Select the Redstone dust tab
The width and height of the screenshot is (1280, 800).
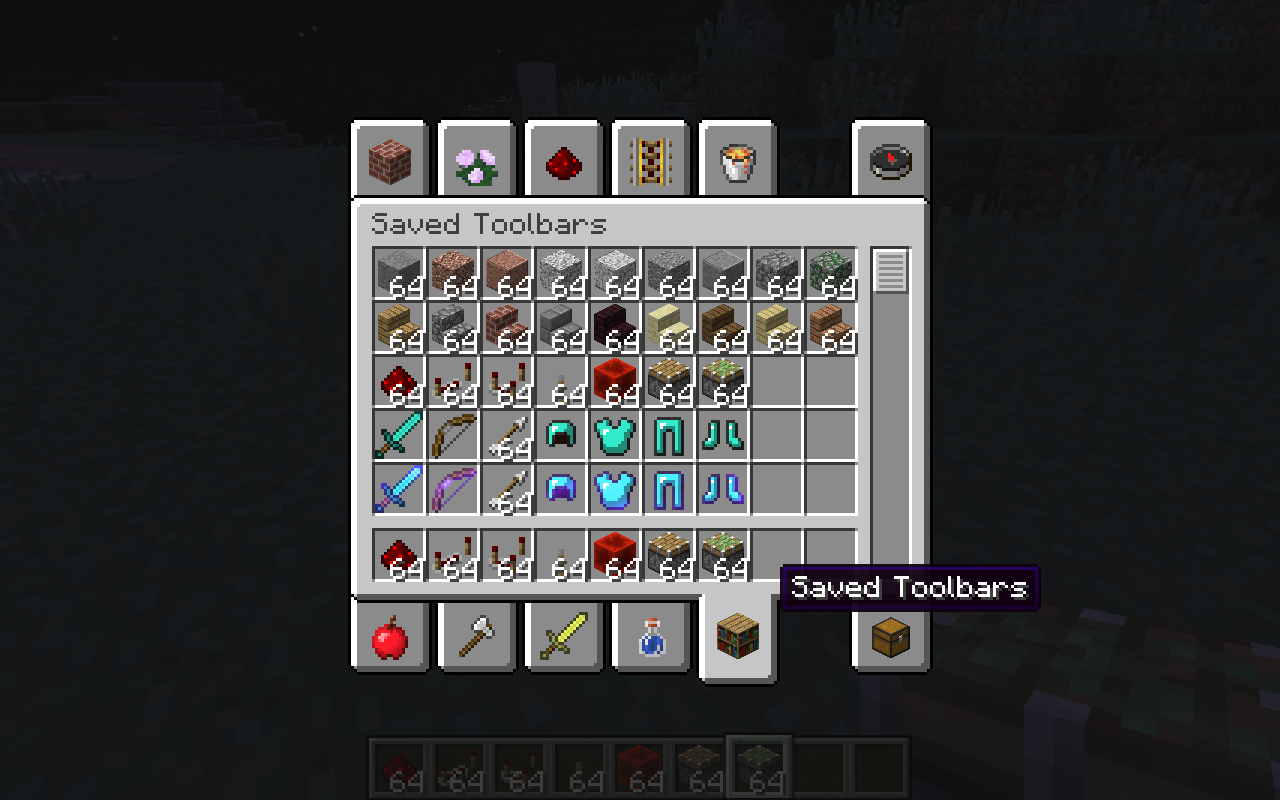point(563,160)
